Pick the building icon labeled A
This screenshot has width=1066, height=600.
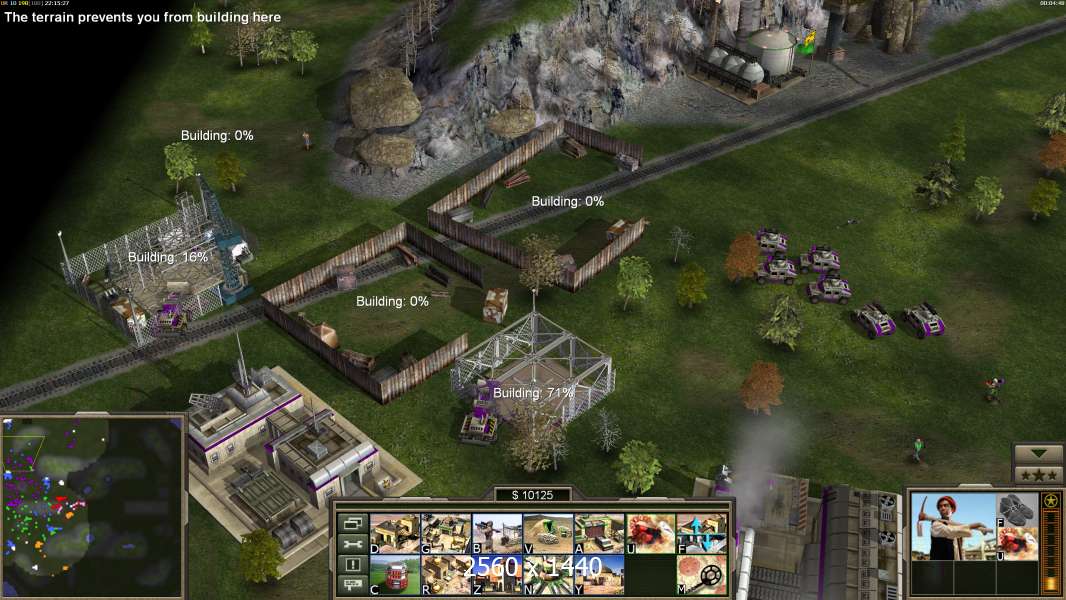coord(599,533)
